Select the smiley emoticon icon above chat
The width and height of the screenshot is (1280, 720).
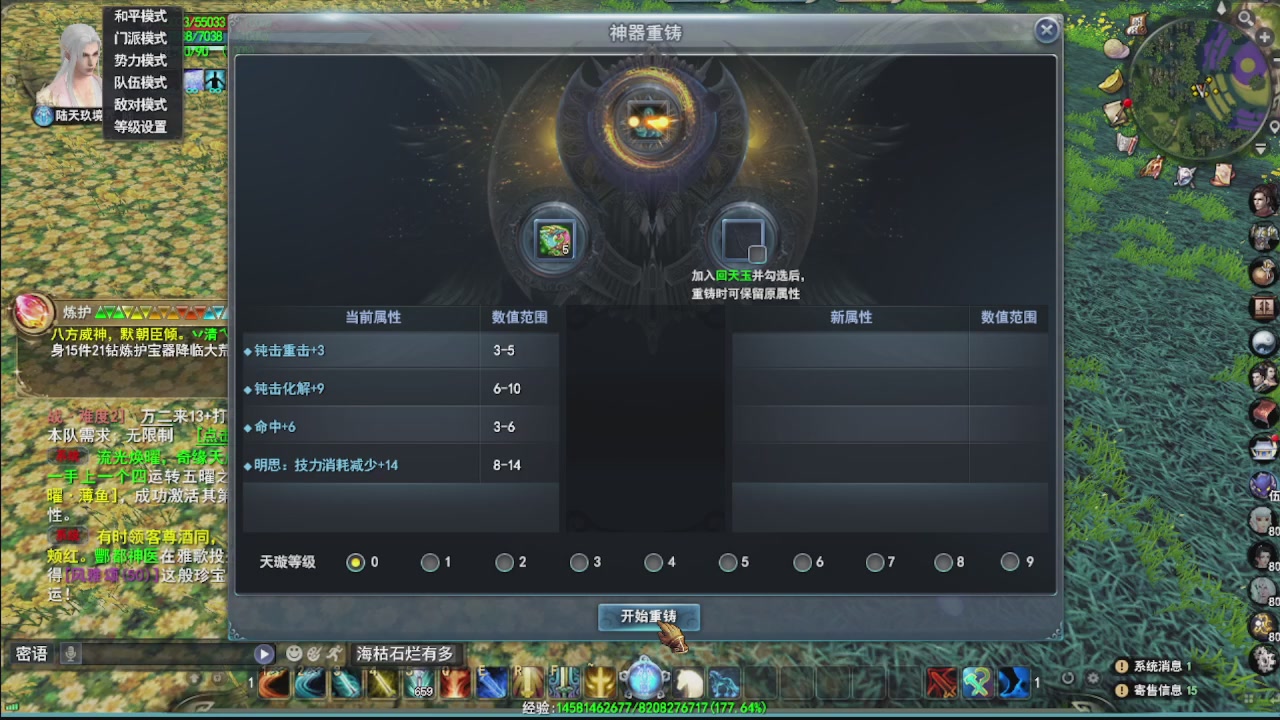[x=292, y=652]
